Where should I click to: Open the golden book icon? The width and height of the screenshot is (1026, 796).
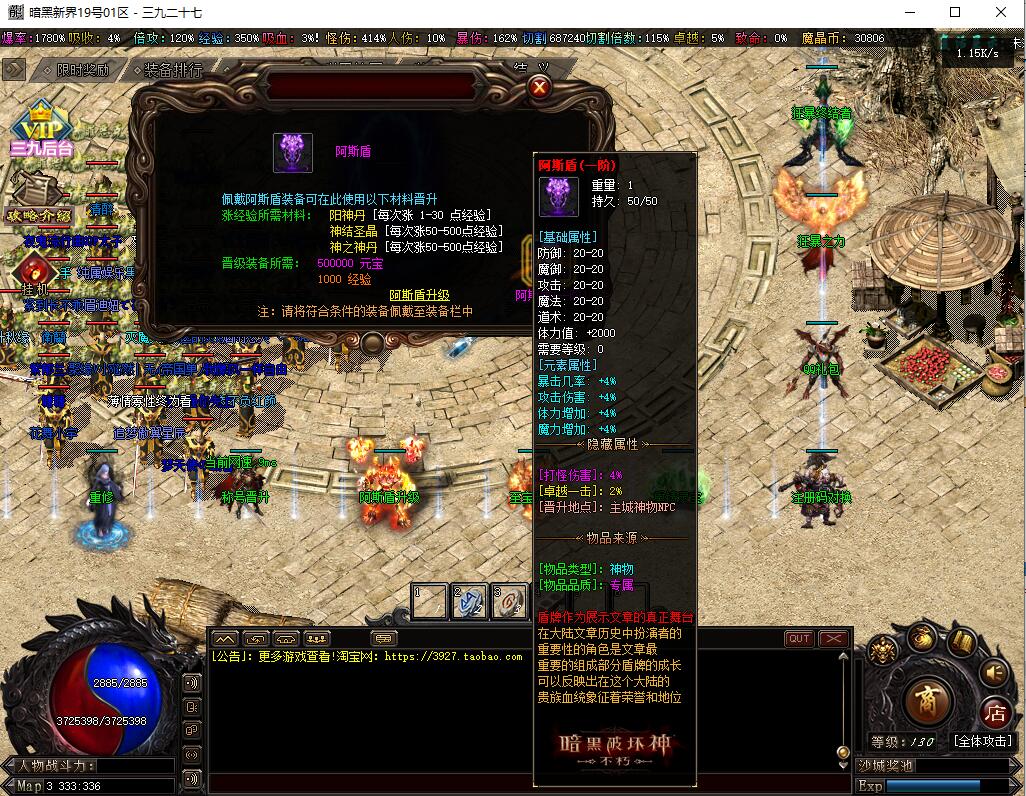(x=962, y=642)
